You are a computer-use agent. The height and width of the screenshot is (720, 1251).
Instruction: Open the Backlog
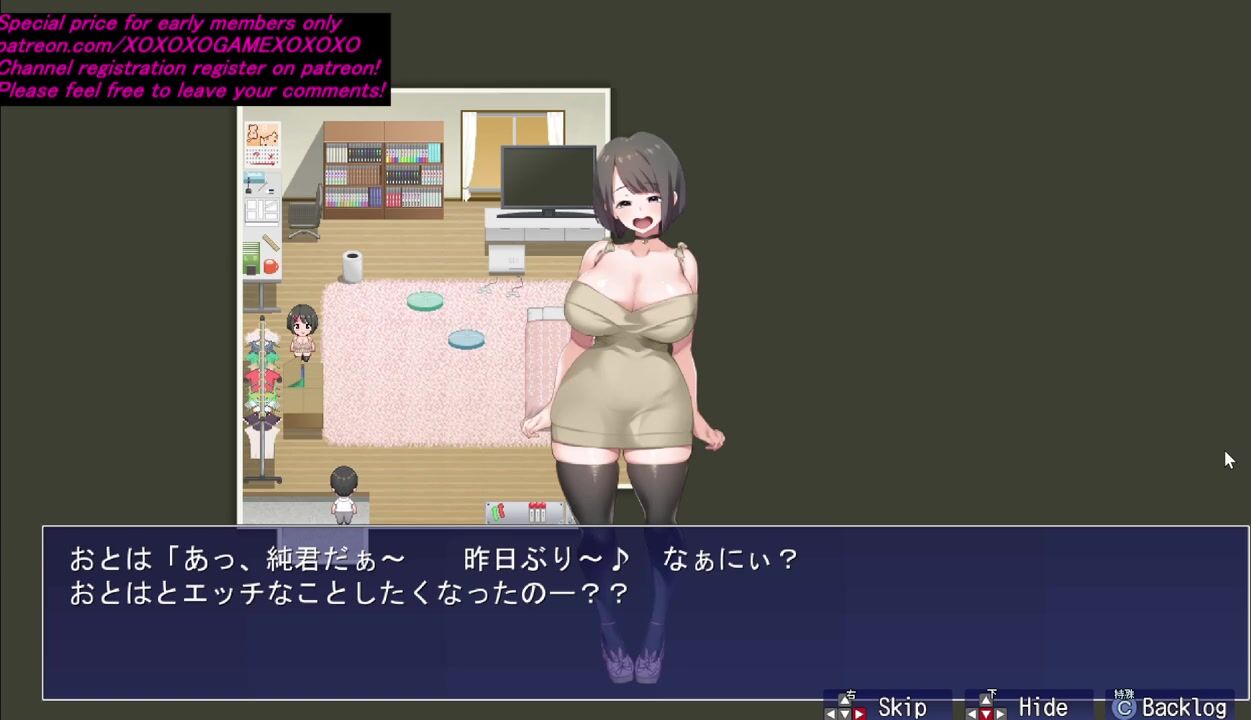(1170, 707)
